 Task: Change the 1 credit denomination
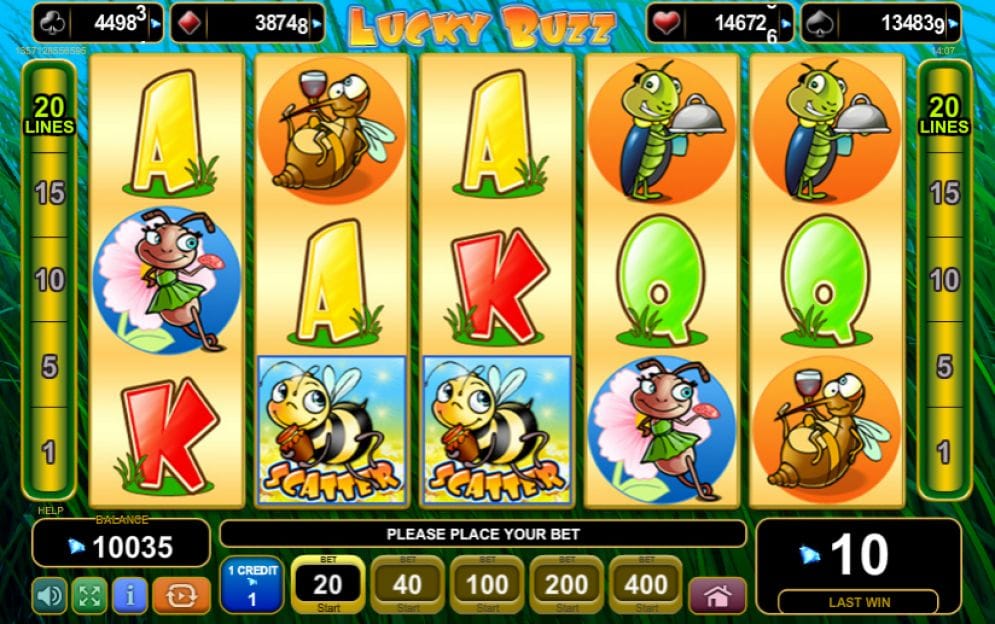(x=252, y=585)
